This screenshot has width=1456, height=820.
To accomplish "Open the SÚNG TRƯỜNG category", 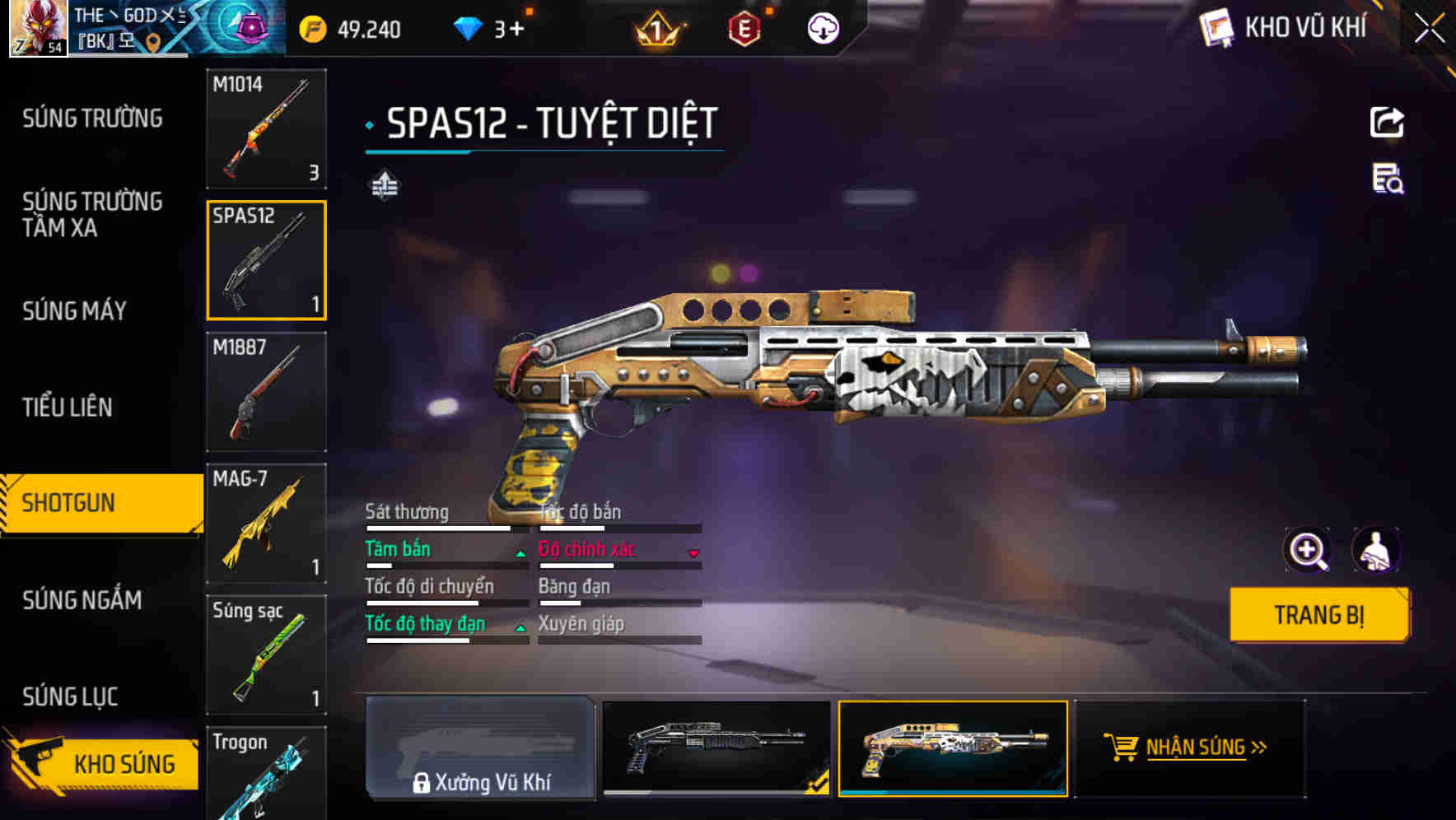I will [x=92, y=119].
